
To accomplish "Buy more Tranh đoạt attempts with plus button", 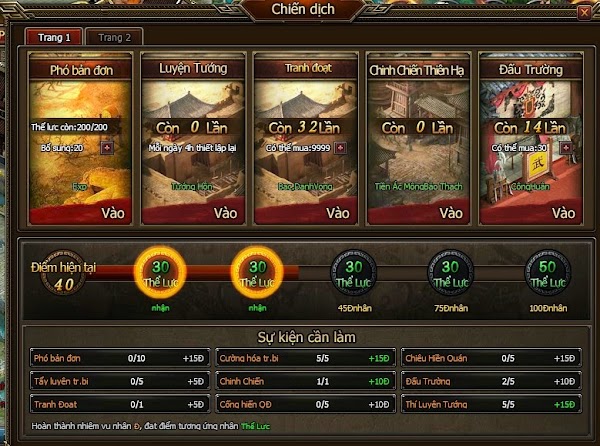I will coord(340,147).
